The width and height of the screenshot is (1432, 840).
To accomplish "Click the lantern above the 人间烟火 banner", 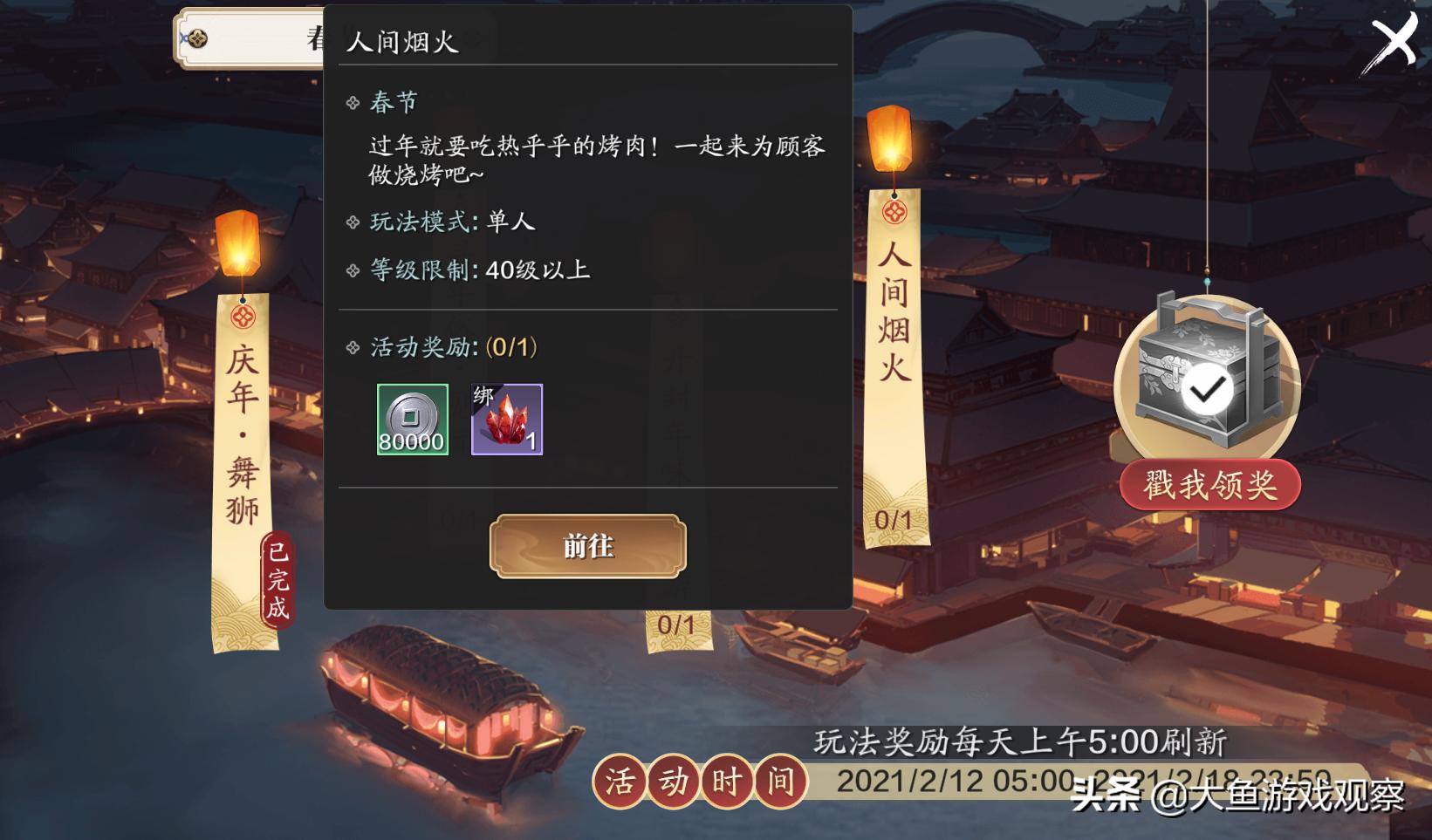I will (x=888, y=140).
